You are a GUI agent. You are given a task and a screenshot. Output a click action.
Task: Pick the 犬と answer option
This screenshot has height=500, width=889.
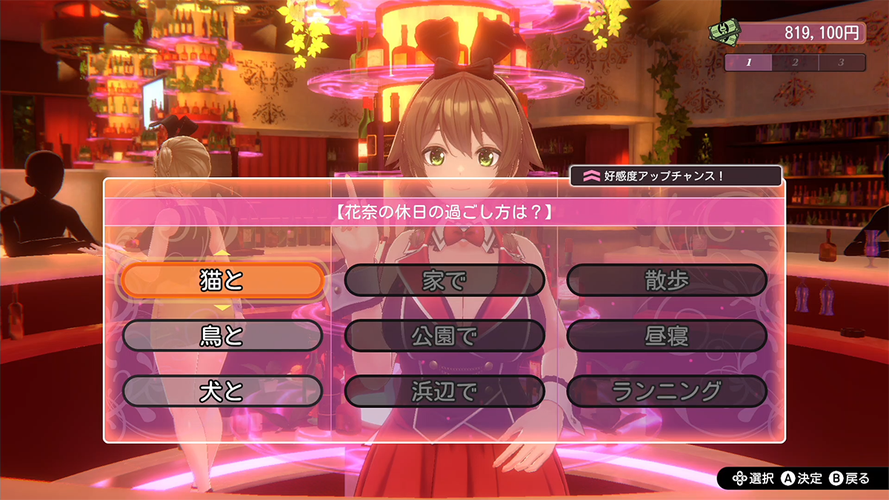222,391
